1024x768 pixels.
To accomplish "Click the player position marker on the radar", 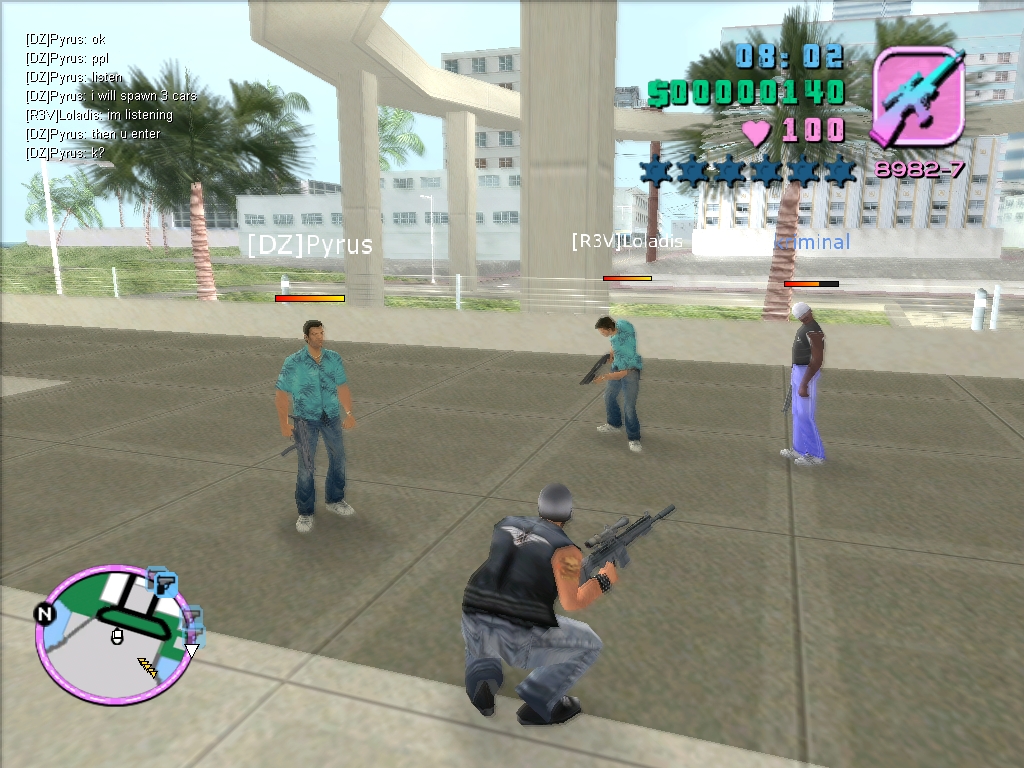I will [117, 635].
